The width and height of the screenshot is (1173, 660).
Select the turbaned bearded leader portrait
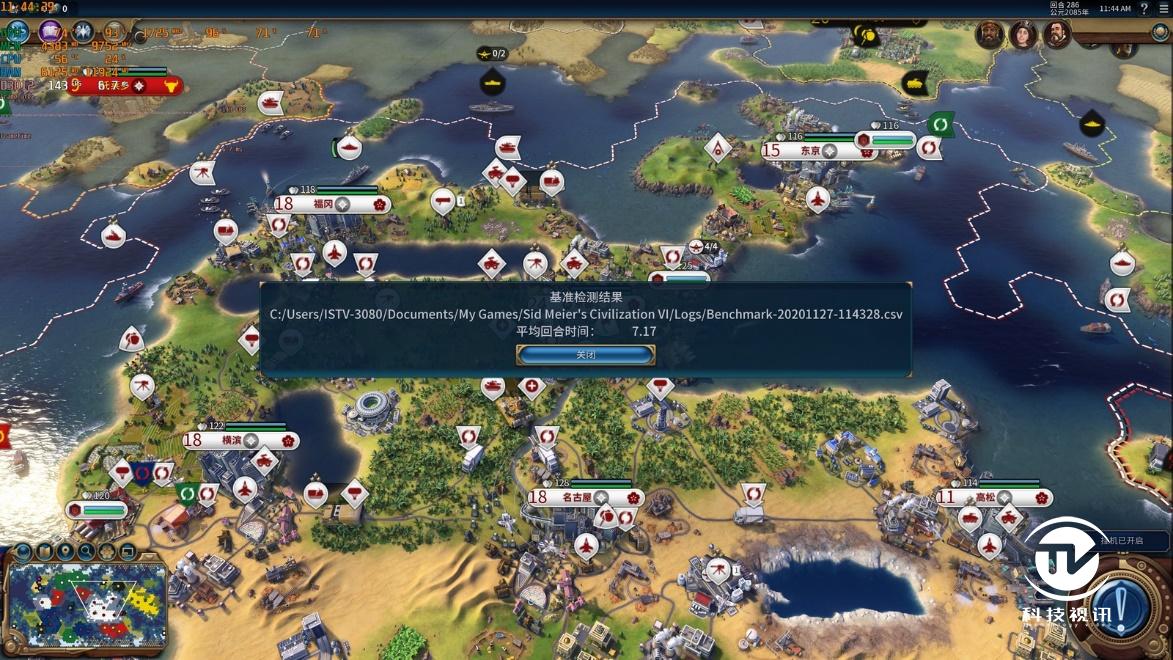tap(991, 34)
